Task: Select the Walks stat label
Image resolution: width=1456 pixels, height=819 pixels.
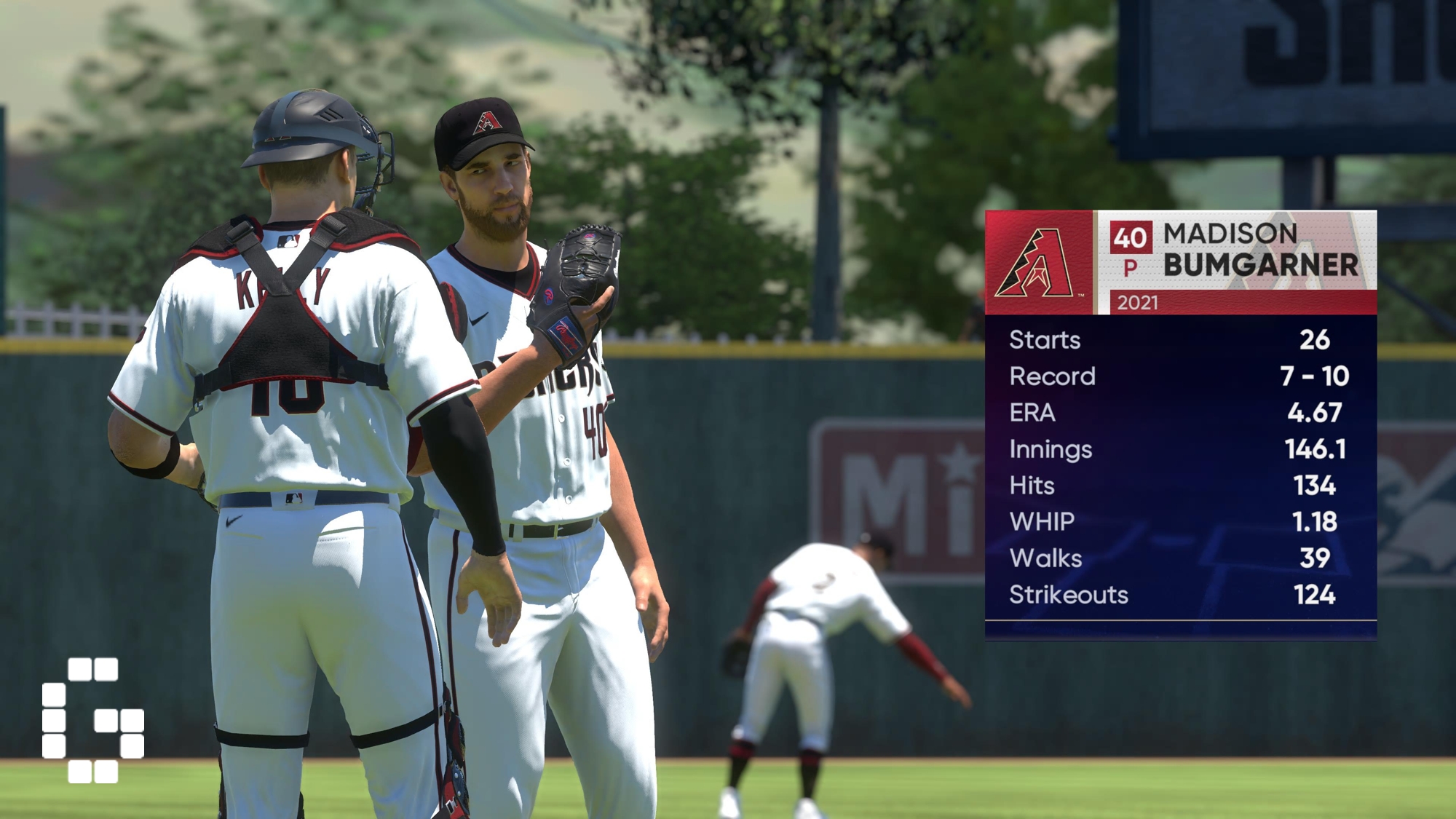Action: (1045, 558)
